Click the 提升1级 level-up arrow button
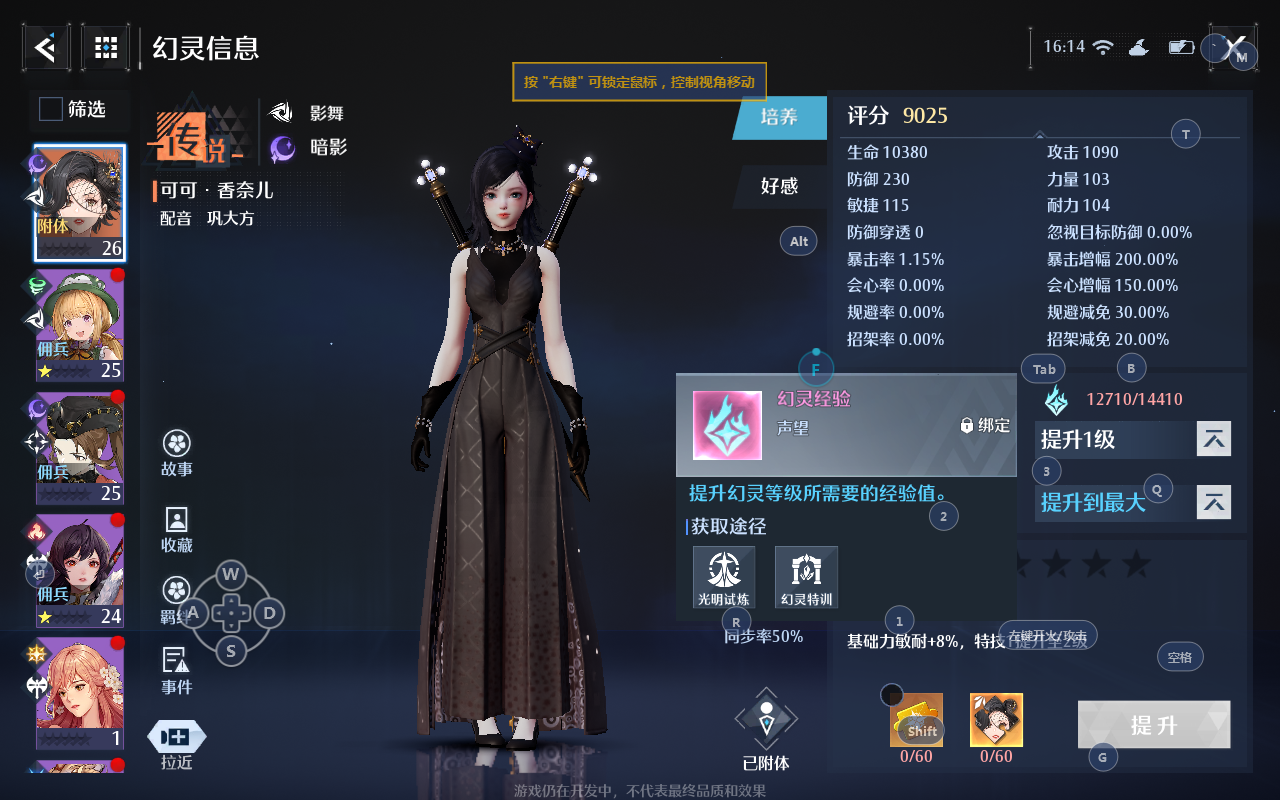Screen dimensions: 1280x800 1214,439
